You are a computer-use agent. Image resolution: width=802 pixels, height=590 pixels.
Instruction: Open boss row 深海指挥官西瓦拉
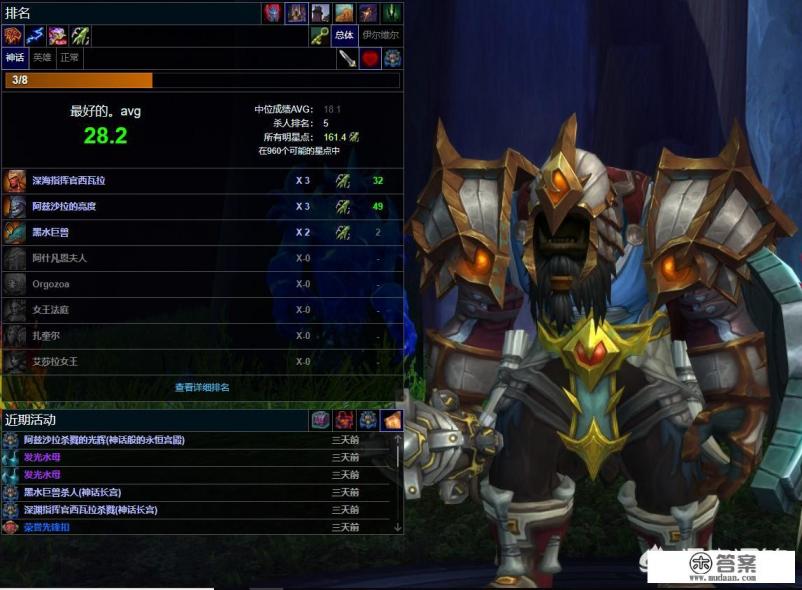(68, 181)
